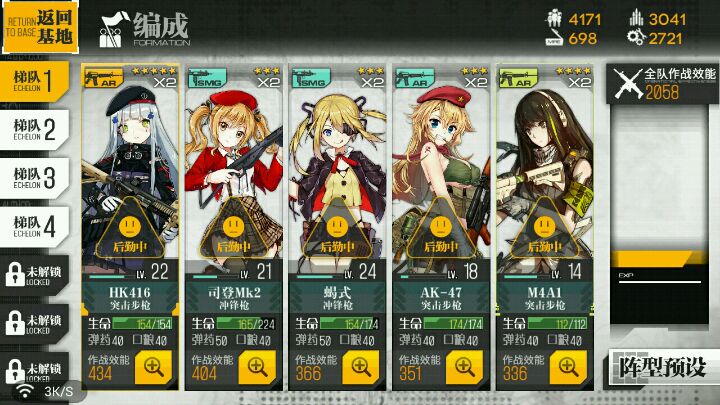The image size is (720, 405).
Task: Open the formation preset (阵型预设) button
Action: [662, 366]
